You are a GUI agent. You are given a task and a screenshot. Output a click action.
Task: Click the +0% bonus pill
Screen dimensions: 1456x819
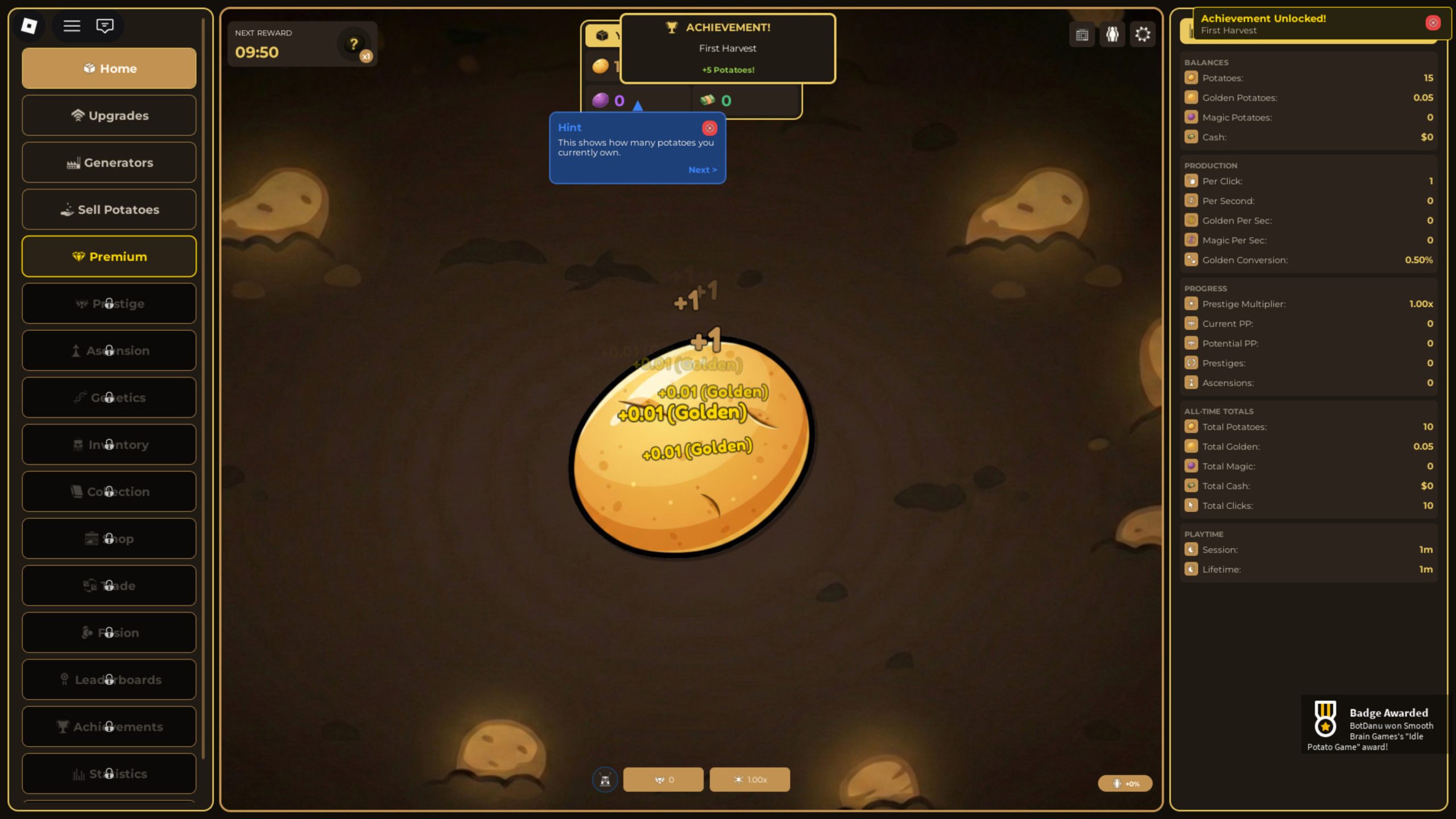coord(1125,784)
